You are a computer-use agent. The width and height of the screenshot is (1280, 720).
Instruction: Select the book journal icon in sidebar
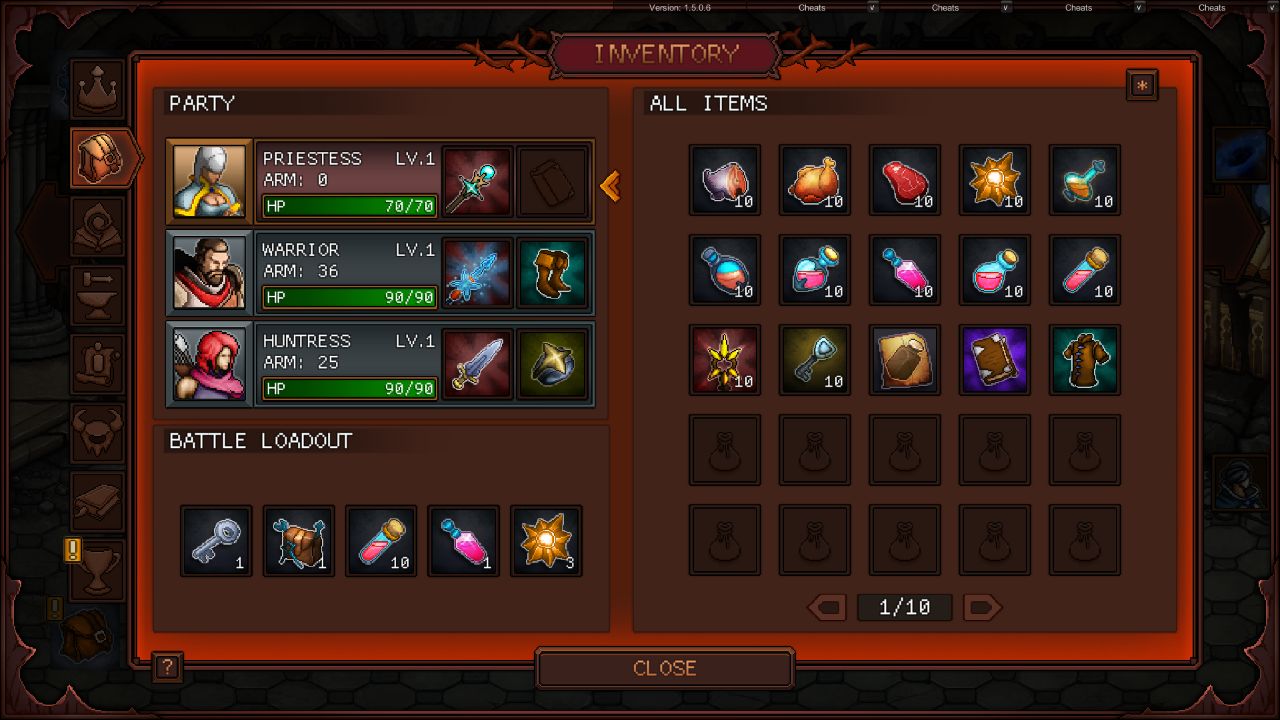(x=97, y=500)
